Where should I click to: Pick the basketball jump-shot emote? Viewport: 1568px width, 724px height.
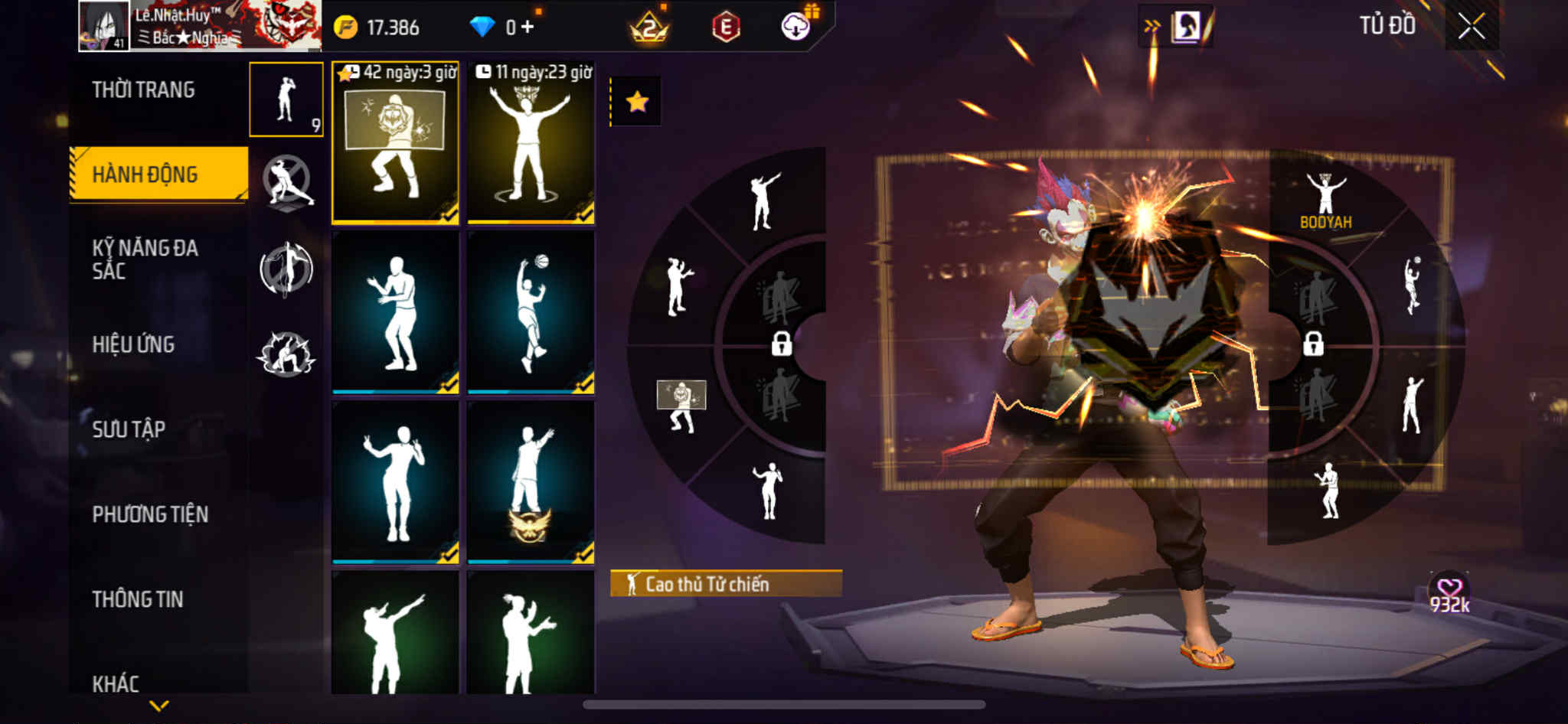[x=531, y=312]
